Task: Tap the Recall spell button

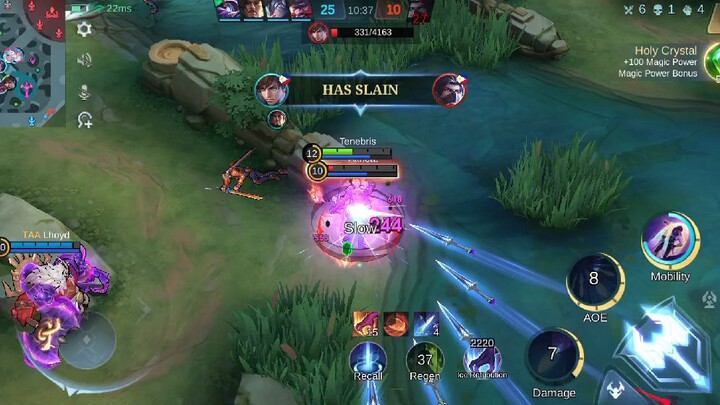Action: pyautogui.click(x=368, y=360)
